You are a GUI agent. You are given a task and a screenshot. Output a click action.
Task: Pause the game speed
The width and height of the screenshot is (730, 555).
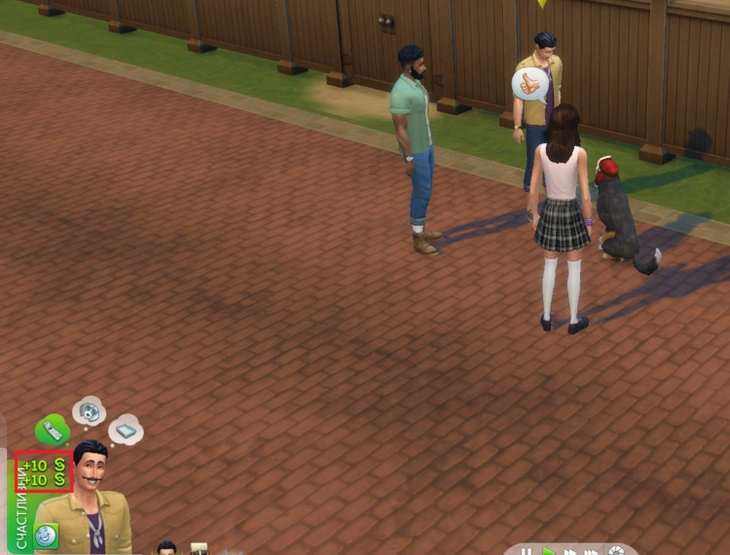tap(526, 551)
